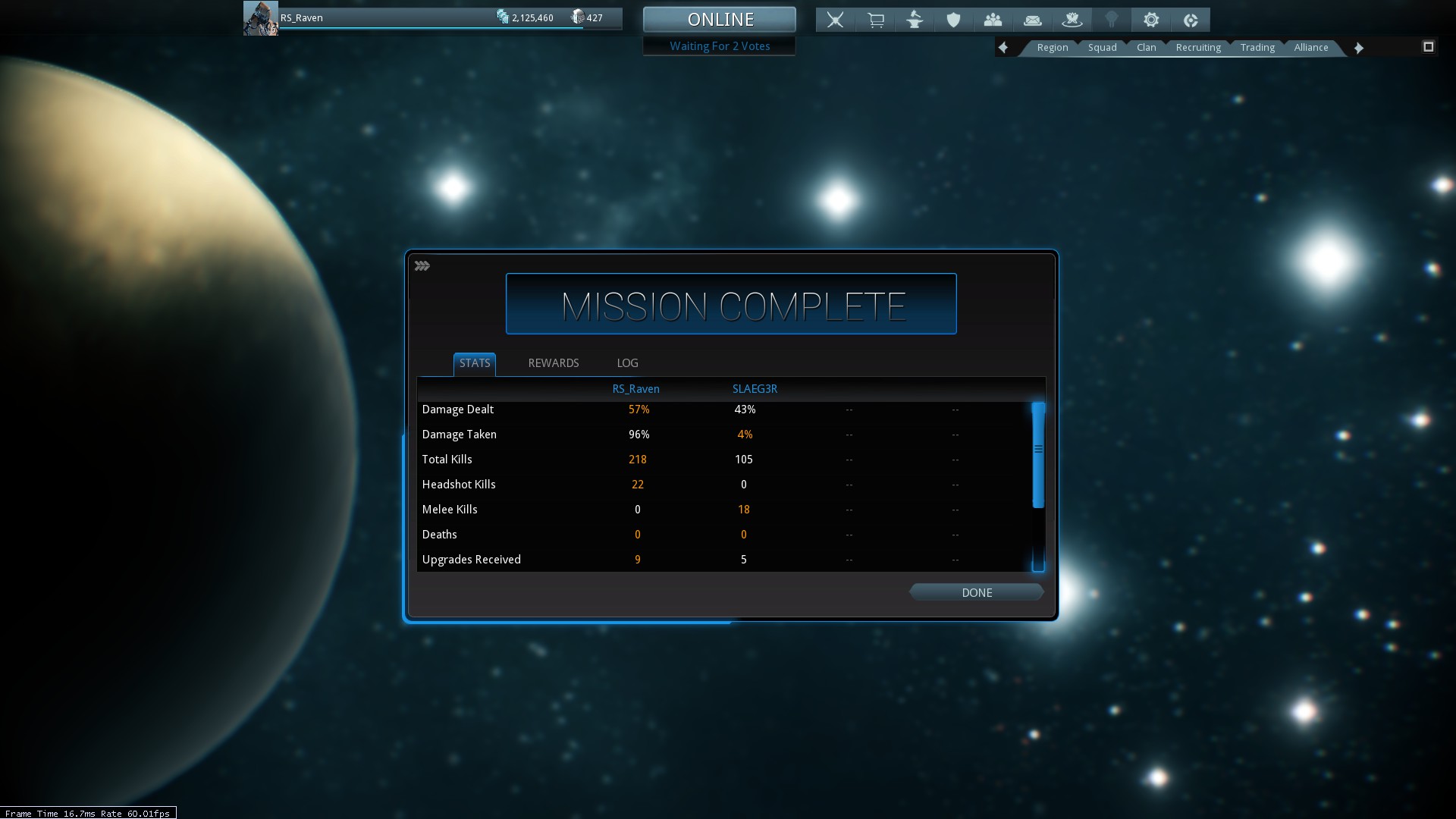
Task: Open the Alliance chat tab
Action: (1310, 48)
